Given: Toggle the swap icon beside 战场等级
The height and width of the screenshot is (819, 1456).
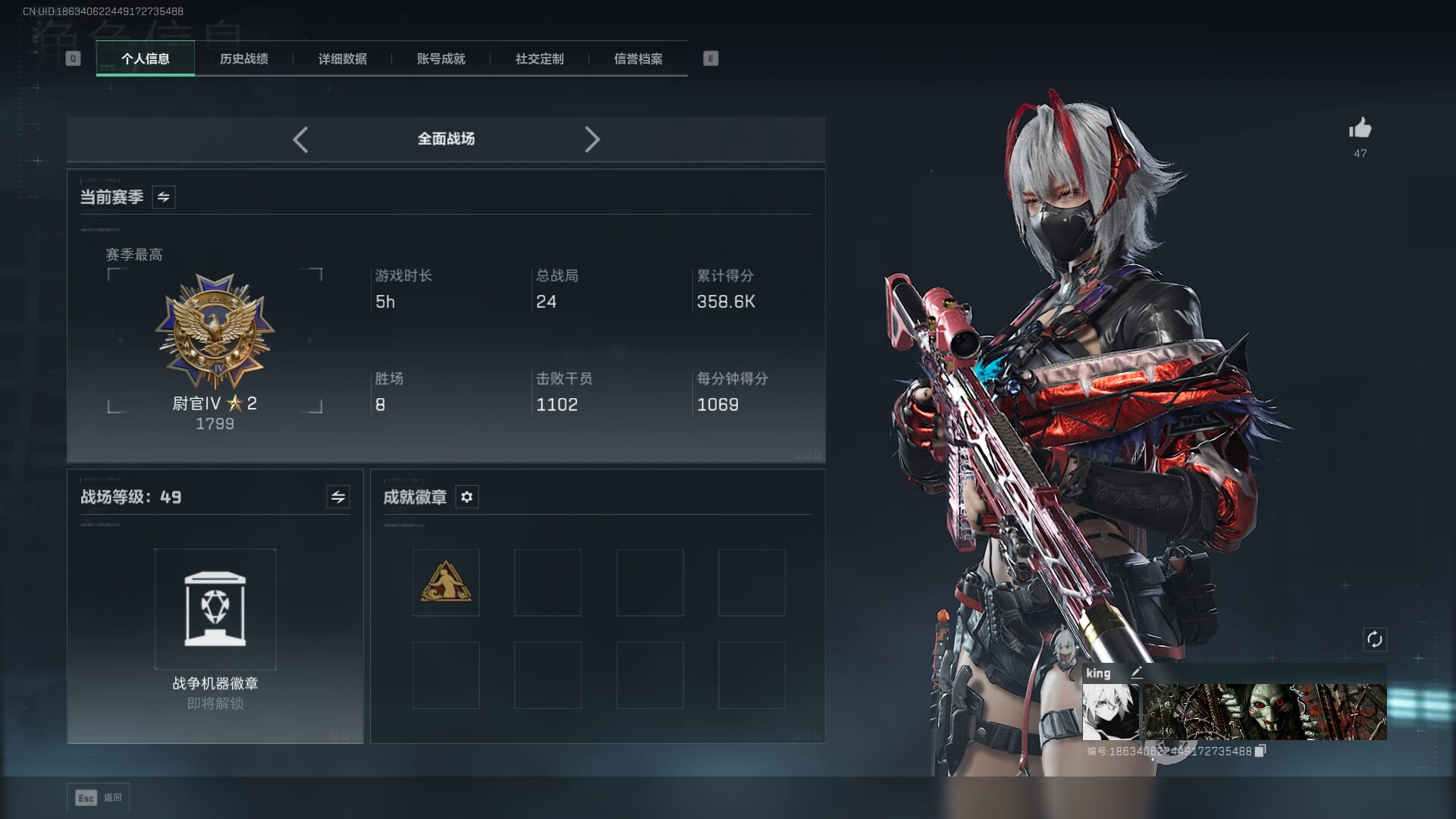Looking at the screenshot, I should point(338,497).
